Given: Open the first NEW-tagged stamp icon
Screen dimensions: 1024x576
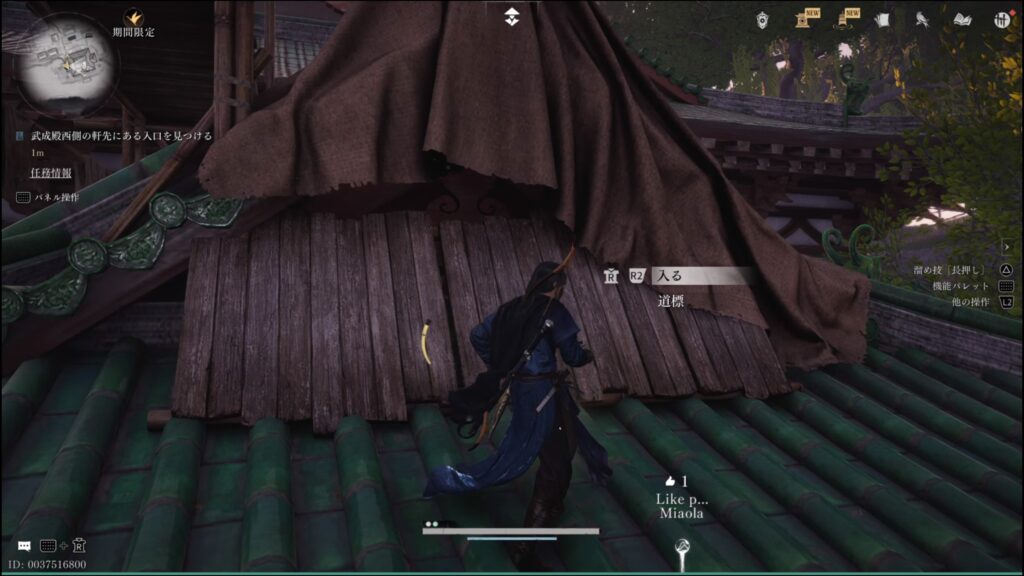Looking at the screenshot, I should point(802,19).
